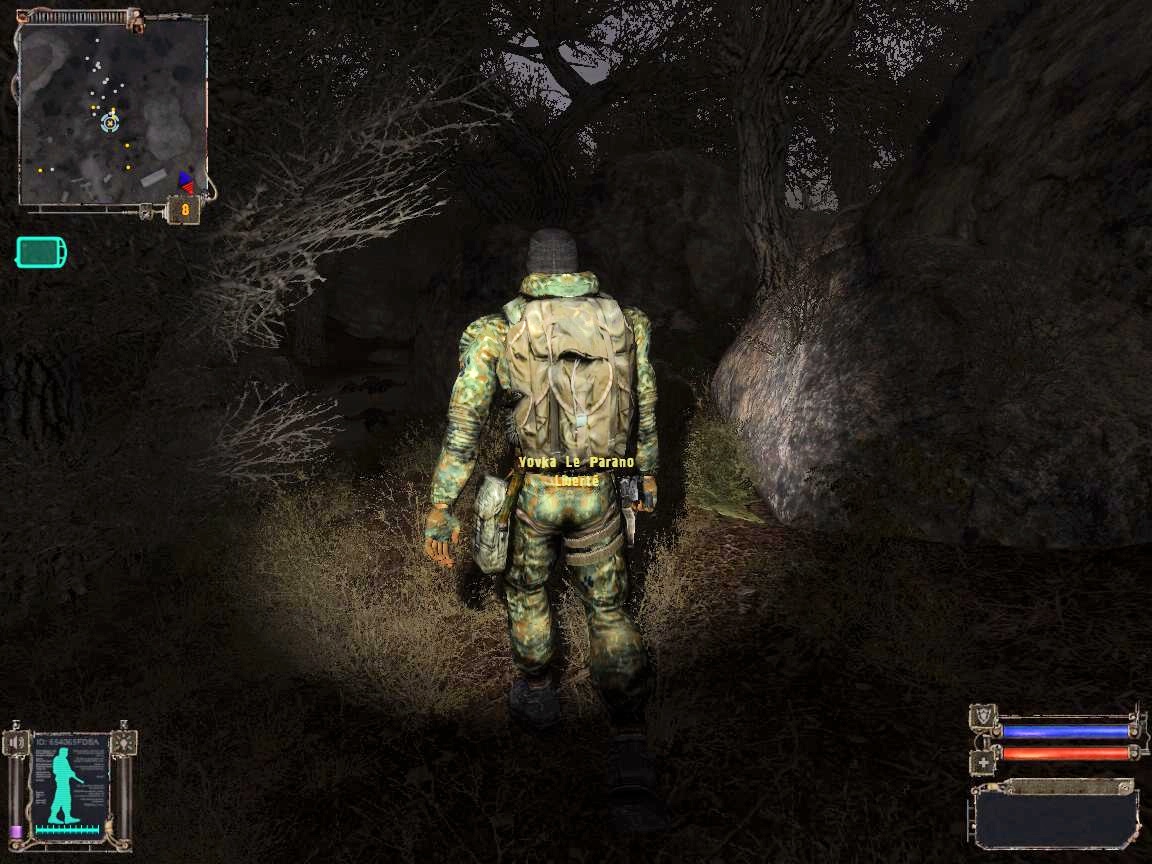Image resolution: width=1152 pixels, height=864 pixels.
Task: Click the contact counter showing 8
Action: 185,210
